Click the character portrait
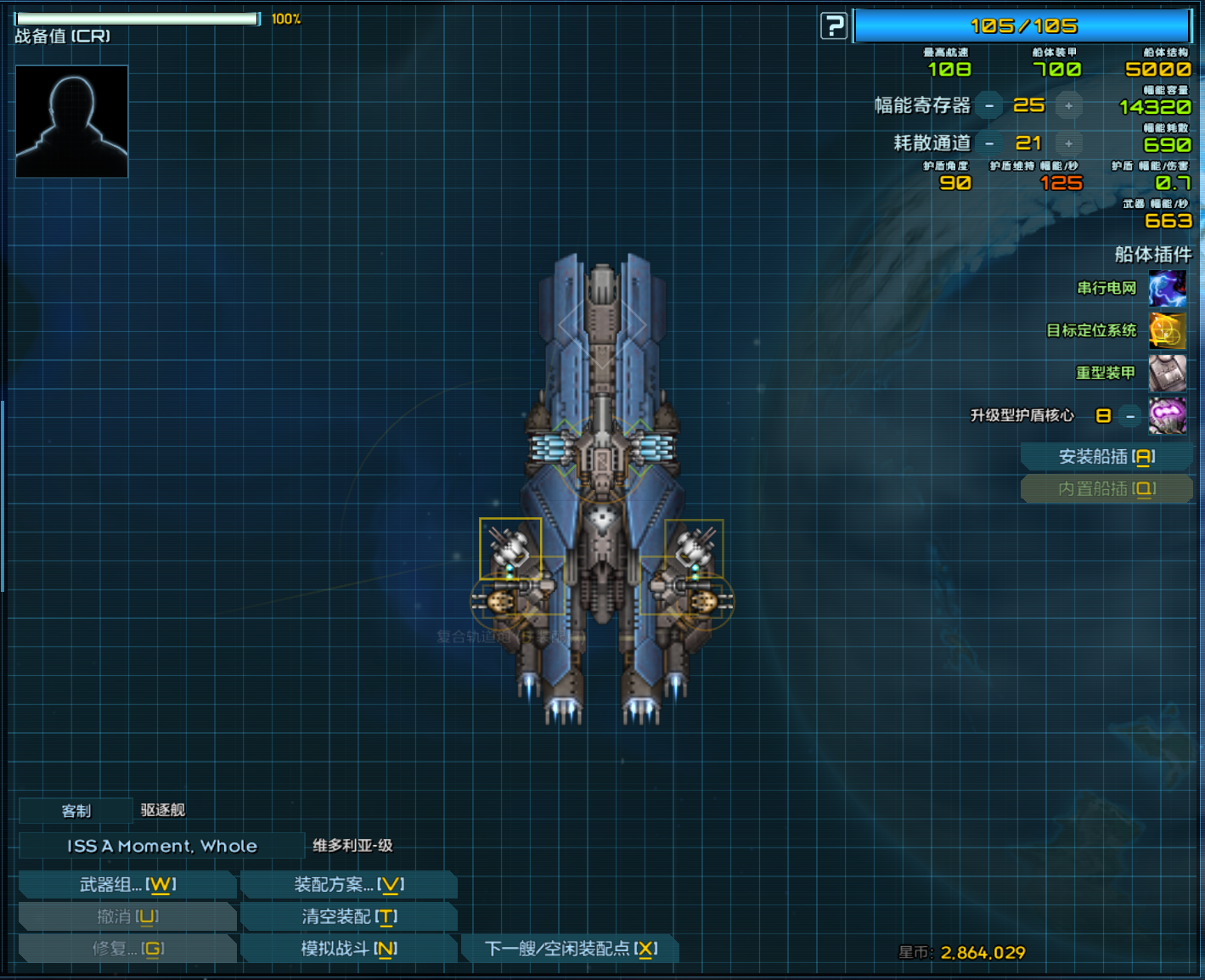This screenshot has height=980, width=1205. point(71,121)
